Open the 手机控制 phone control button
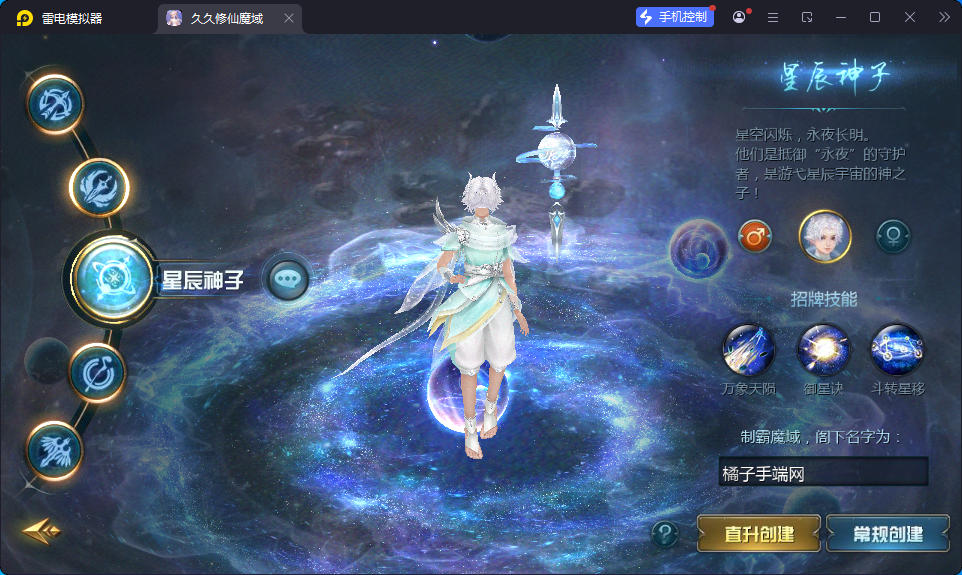 (x=674, y=17)
